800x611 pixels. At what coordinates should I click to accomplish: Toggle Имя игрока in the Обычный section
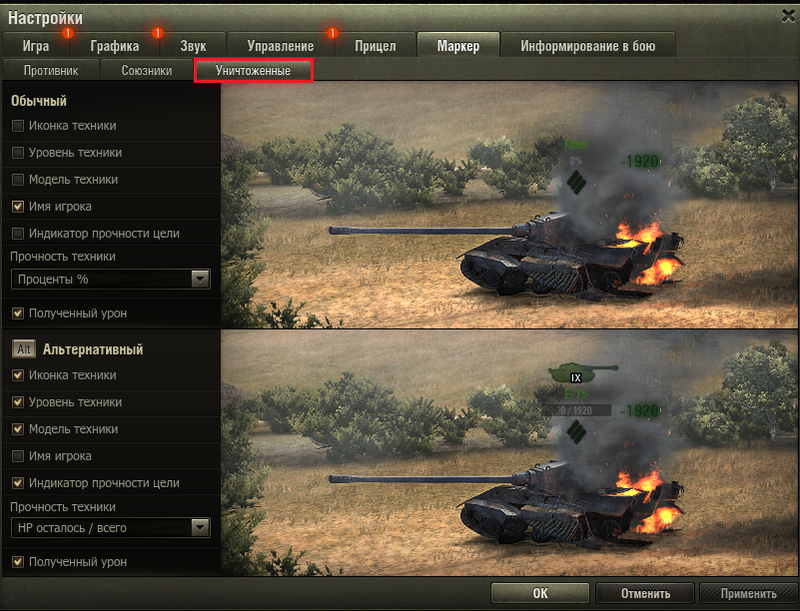(18, 206)
